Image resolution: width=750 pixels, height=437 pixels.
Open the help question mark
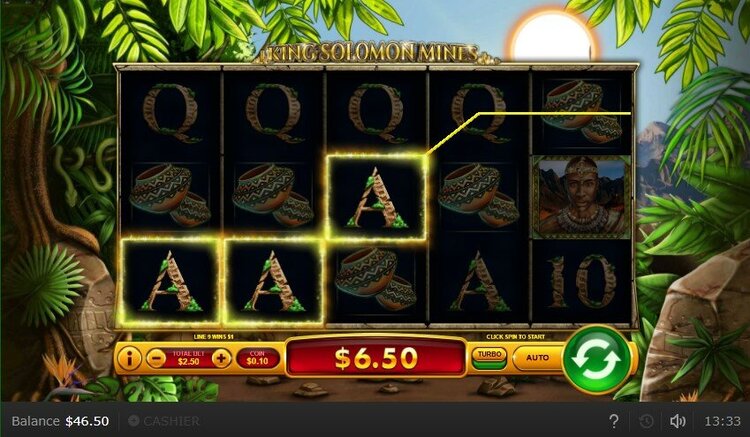(x=614, y=421)
